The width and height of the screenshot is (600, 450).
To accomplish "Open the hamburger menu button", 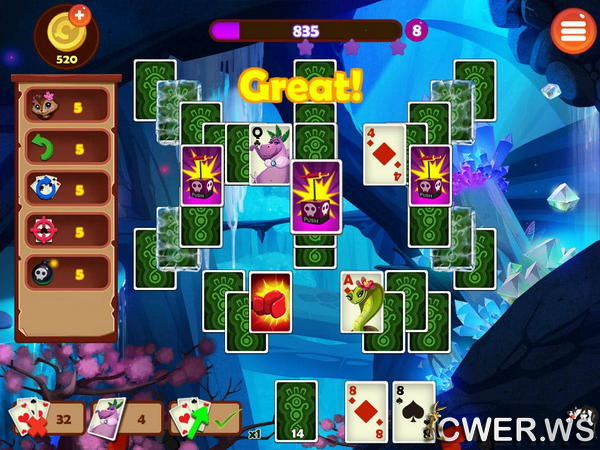I will coord(573,29).
